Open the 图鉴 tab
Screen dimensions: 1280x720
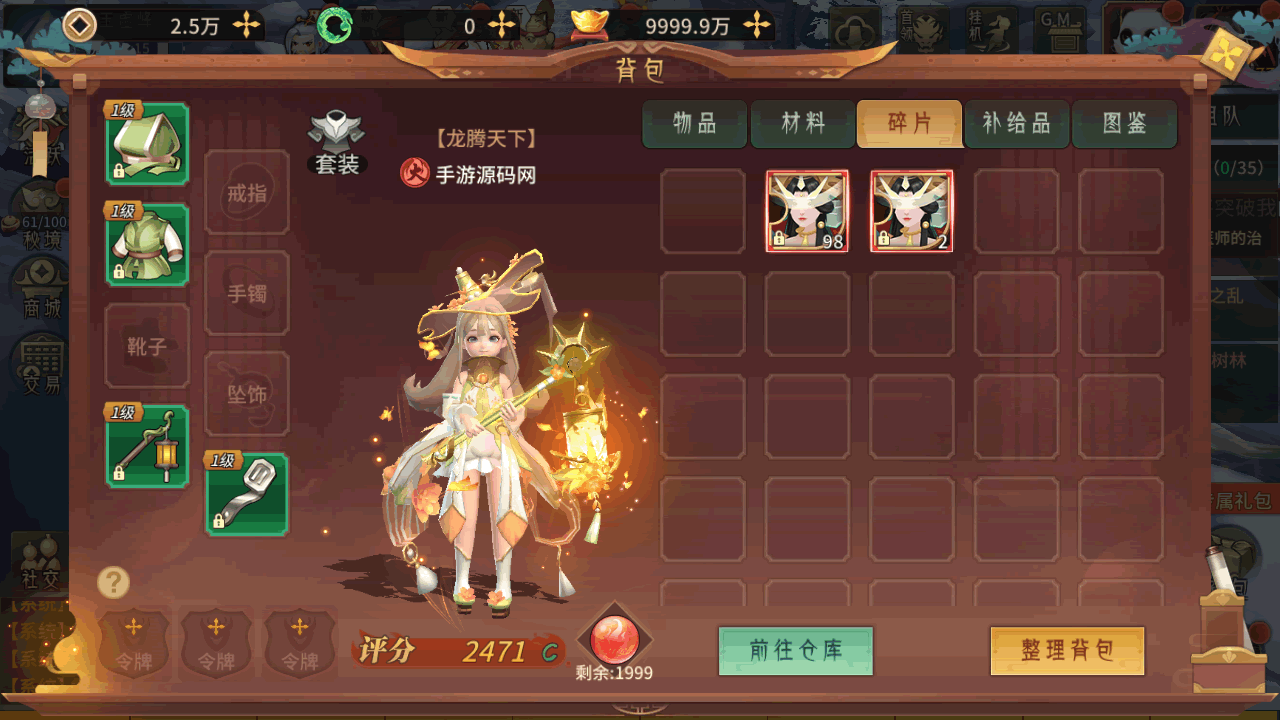coord(1124,123)
